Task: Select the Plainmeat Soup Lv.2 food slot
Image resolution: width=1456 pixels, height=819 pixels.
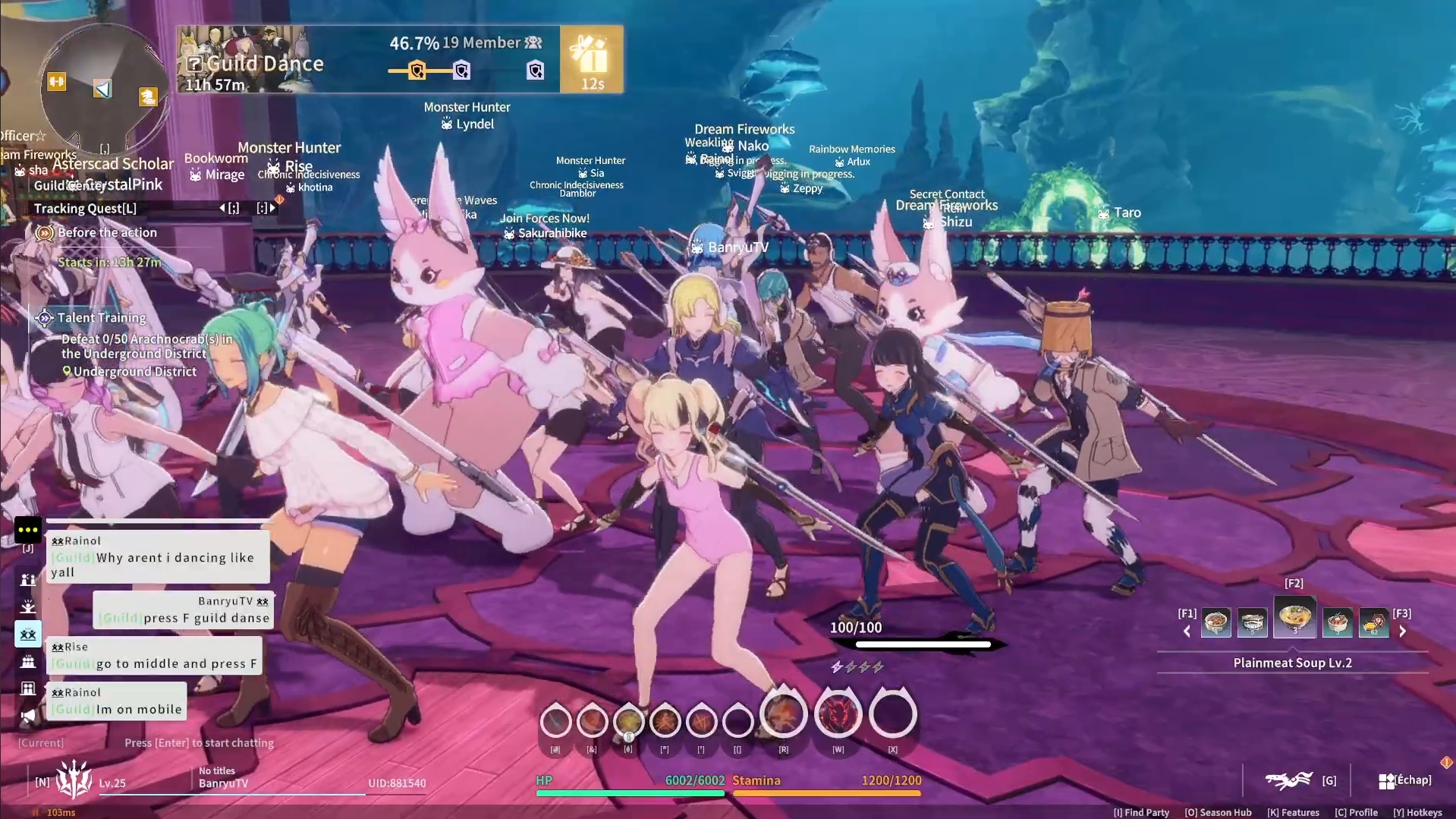Action: 1294,617
